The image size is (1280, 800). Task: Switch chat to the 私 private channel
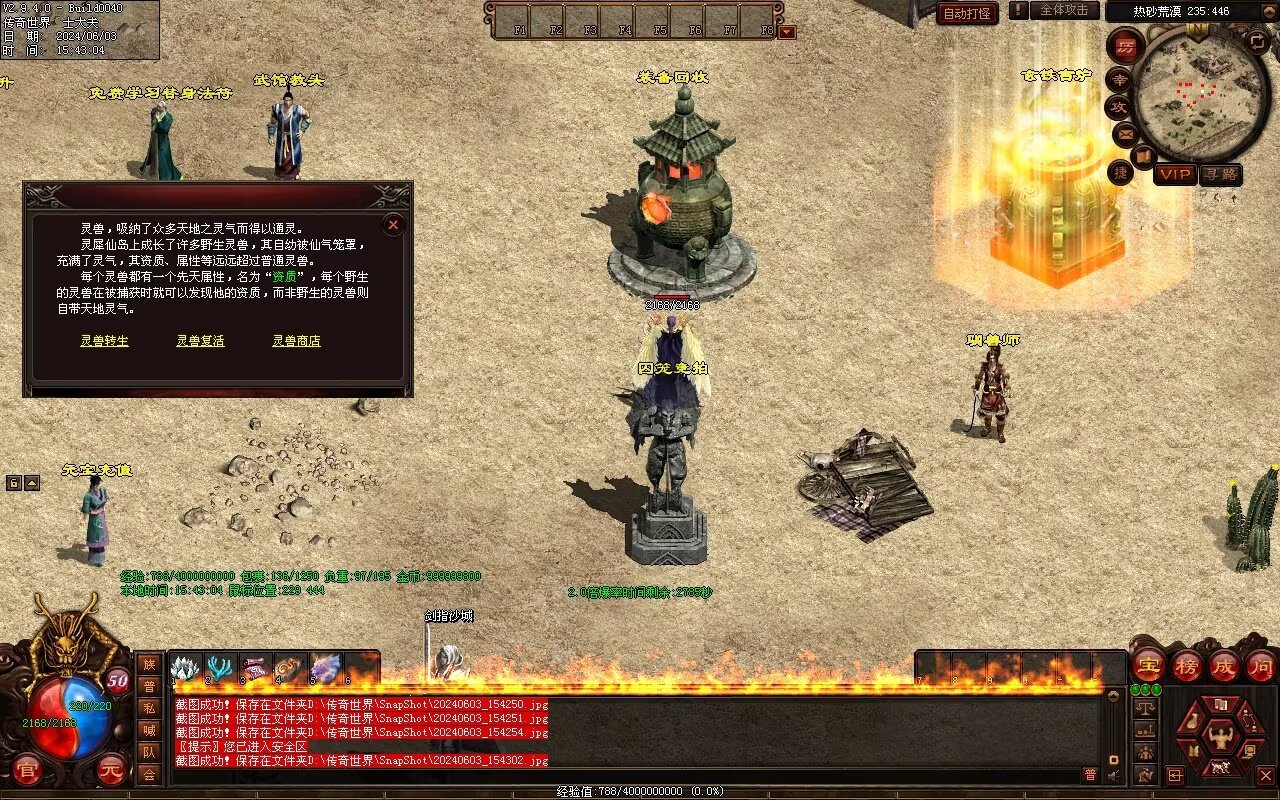pos(149,708)
